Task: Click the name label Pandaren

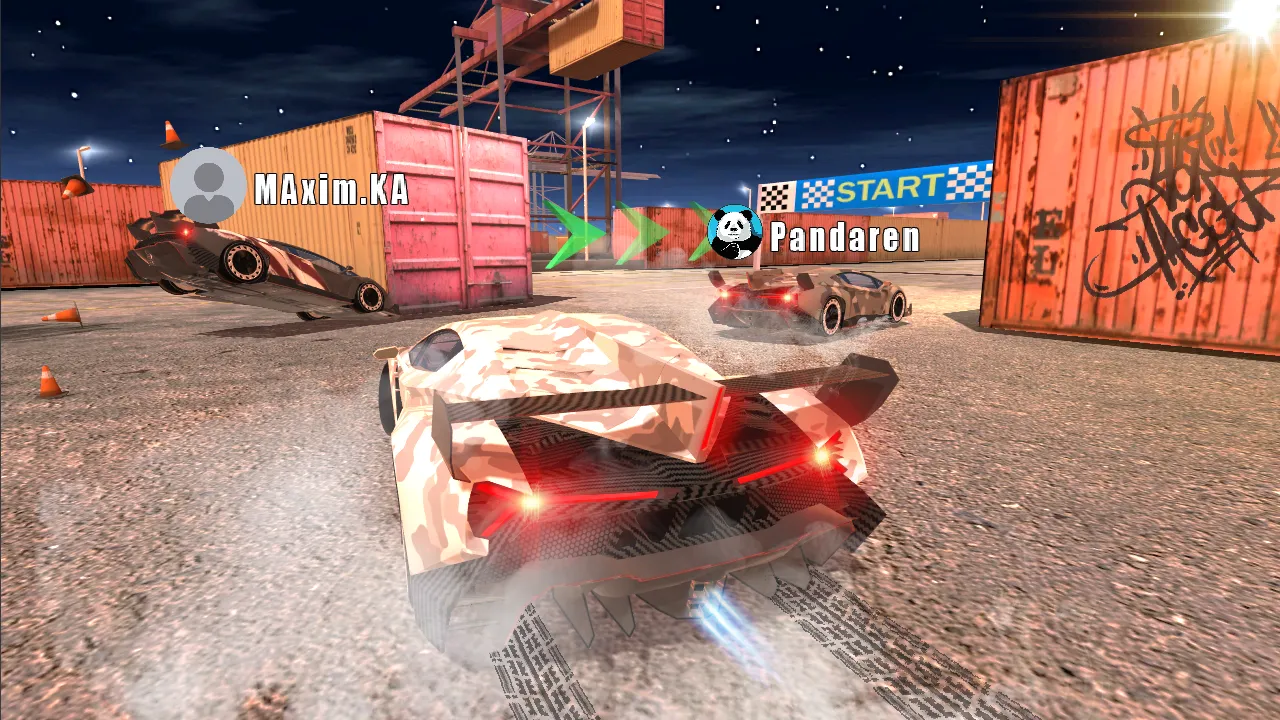Action: 843,238
